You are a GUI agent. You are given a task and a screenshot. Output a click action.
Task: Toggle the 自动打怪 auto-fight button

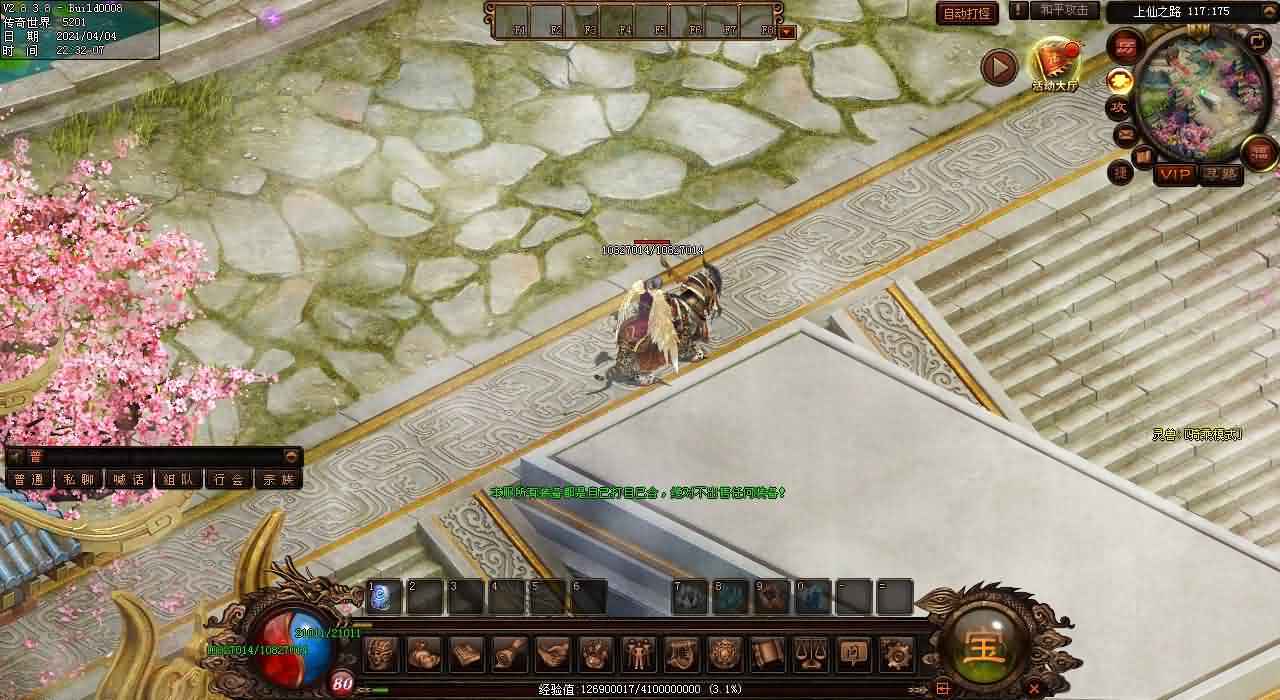(x=967, y=14)
